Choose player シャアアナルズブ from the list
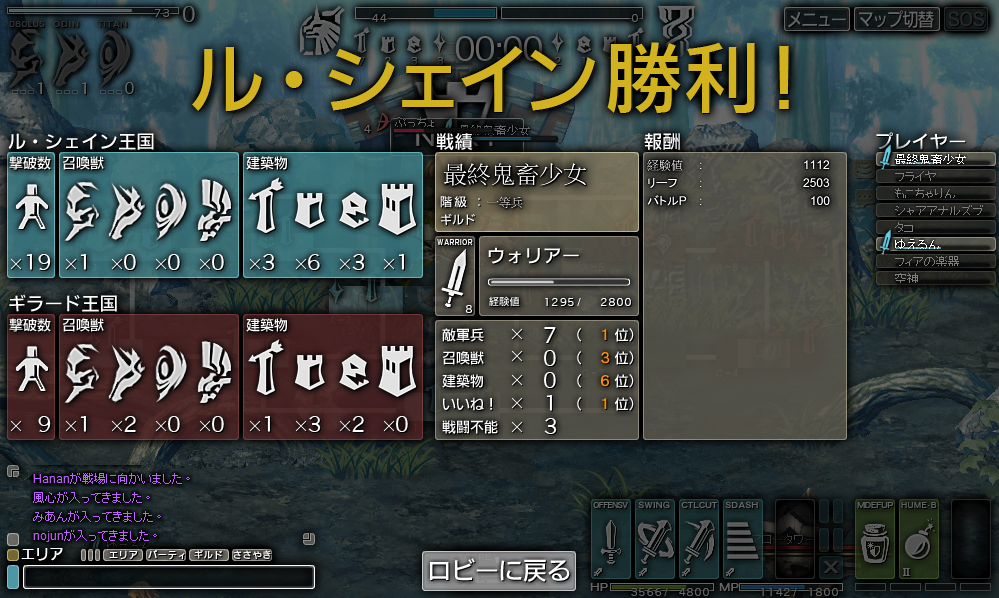999x598 pixels. 935,210
